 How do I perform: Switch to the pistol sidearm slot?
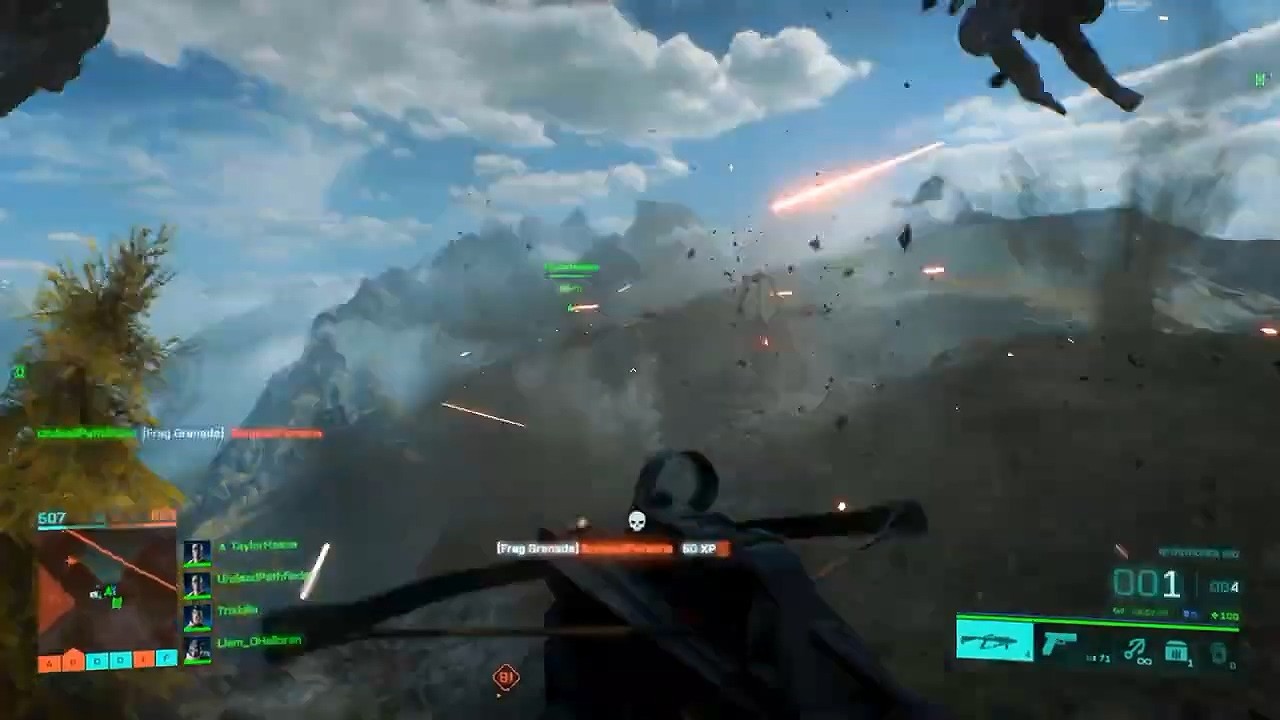pos(1060,643)
